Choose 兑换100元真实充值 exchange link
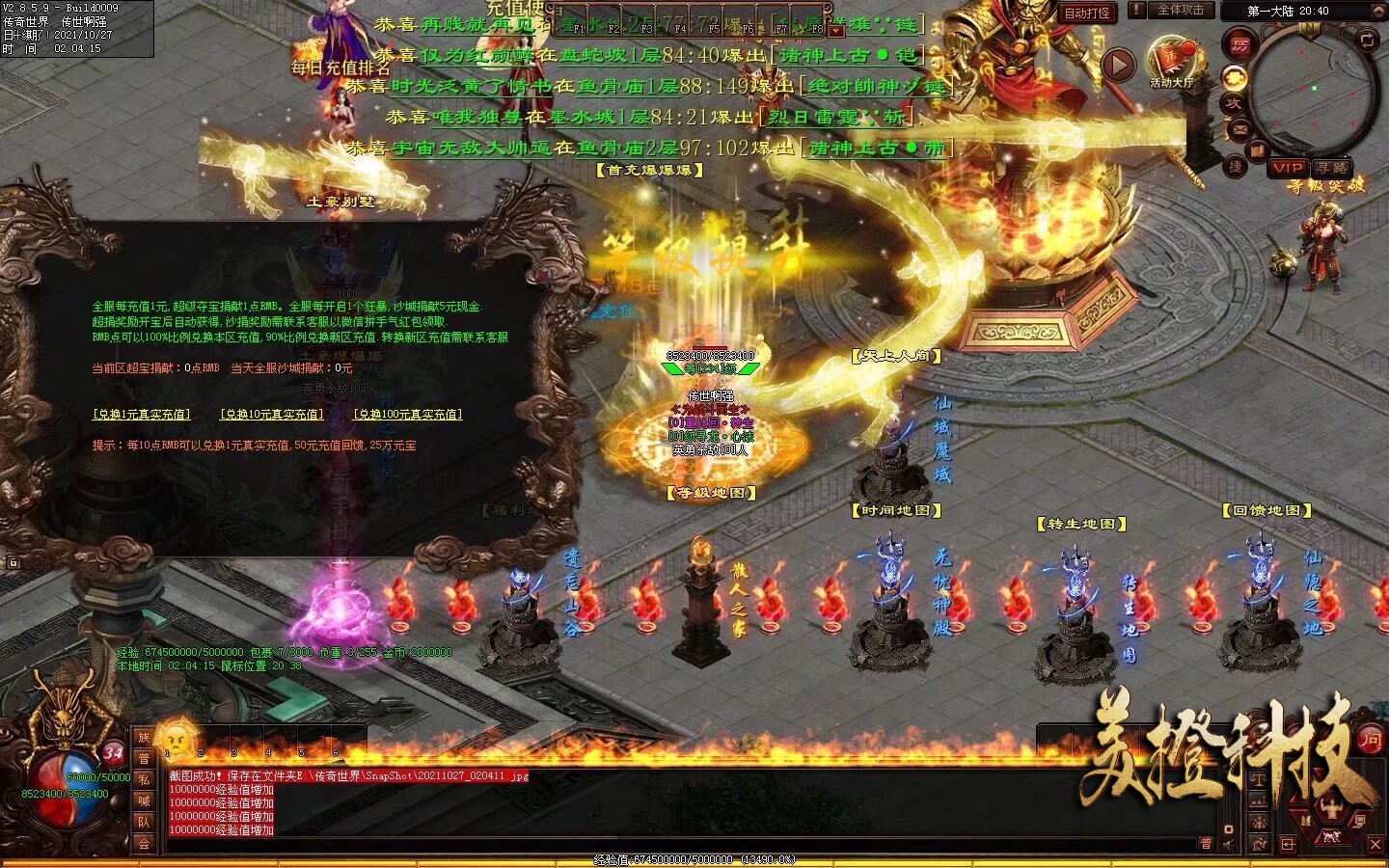The width and height of the screenshot is (1389, 868). tap(407, 415)
